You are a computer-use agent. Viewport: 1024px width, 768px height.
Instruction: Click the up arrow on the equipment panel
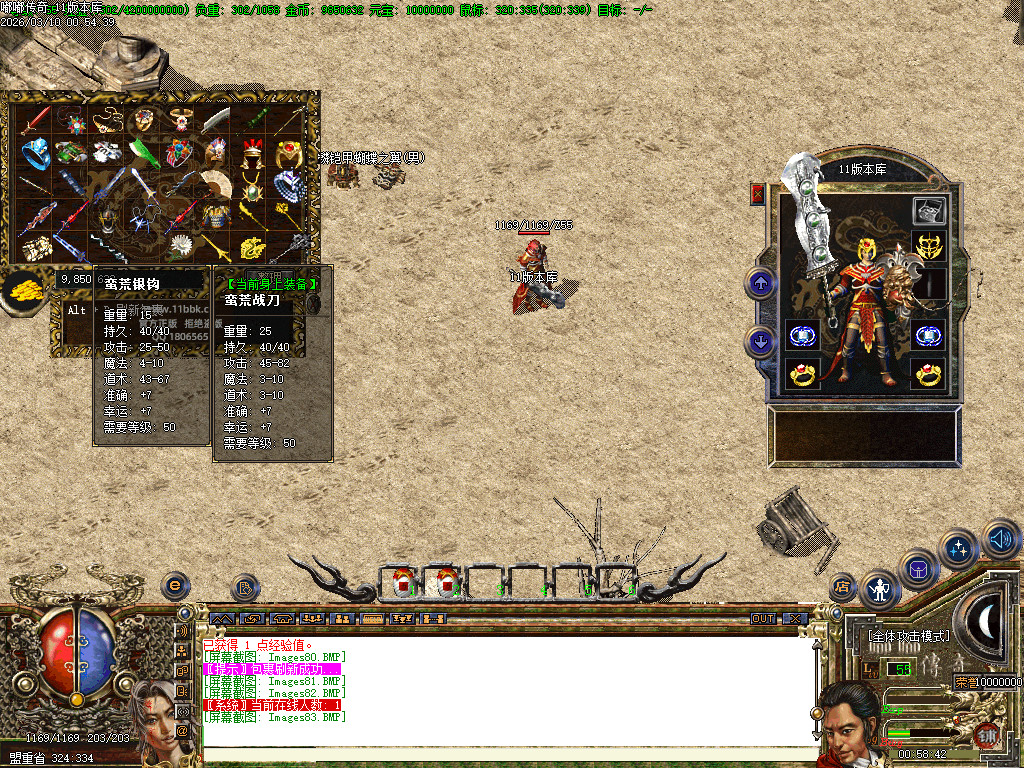coord(761,283)
